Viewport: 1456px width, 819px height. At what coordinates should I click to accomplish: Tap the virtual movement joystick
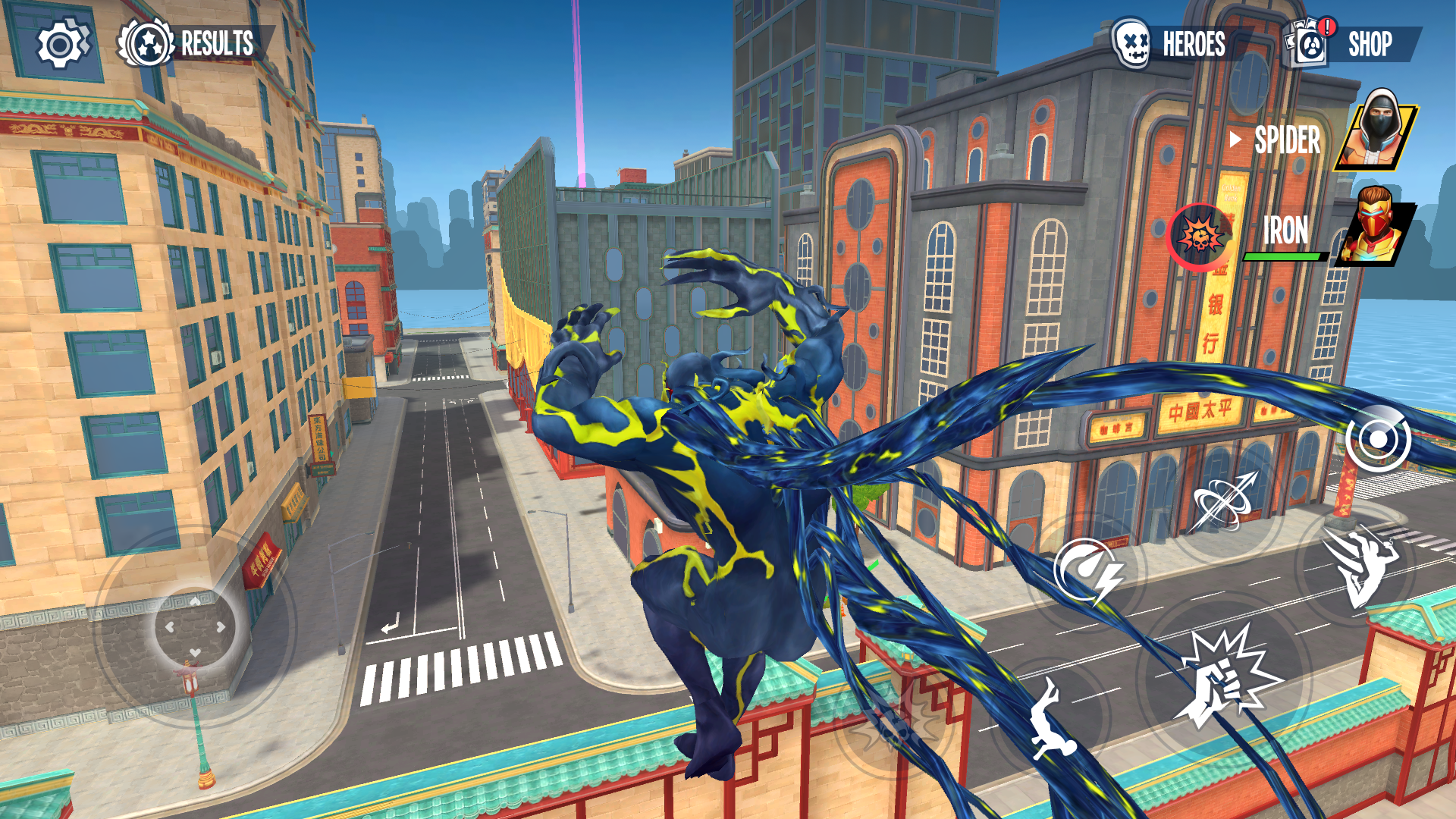click(x=195, y=626)
